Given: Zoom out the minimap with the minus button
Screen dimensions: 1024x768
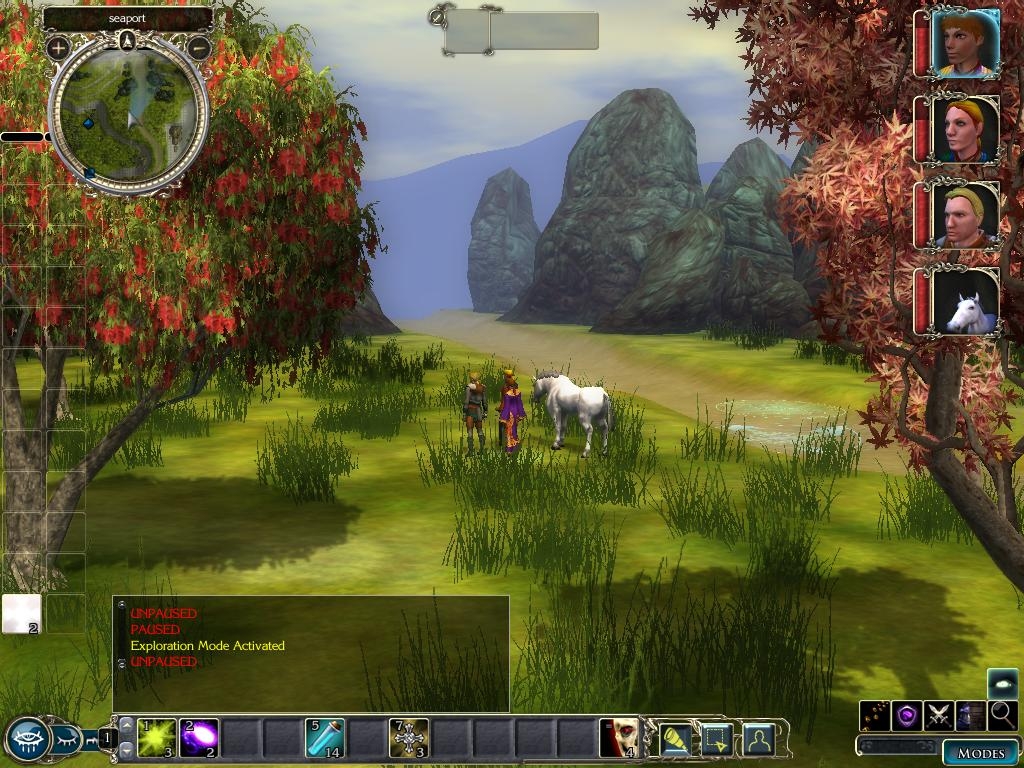Looking at the screenshot, I should coord(199,47).
